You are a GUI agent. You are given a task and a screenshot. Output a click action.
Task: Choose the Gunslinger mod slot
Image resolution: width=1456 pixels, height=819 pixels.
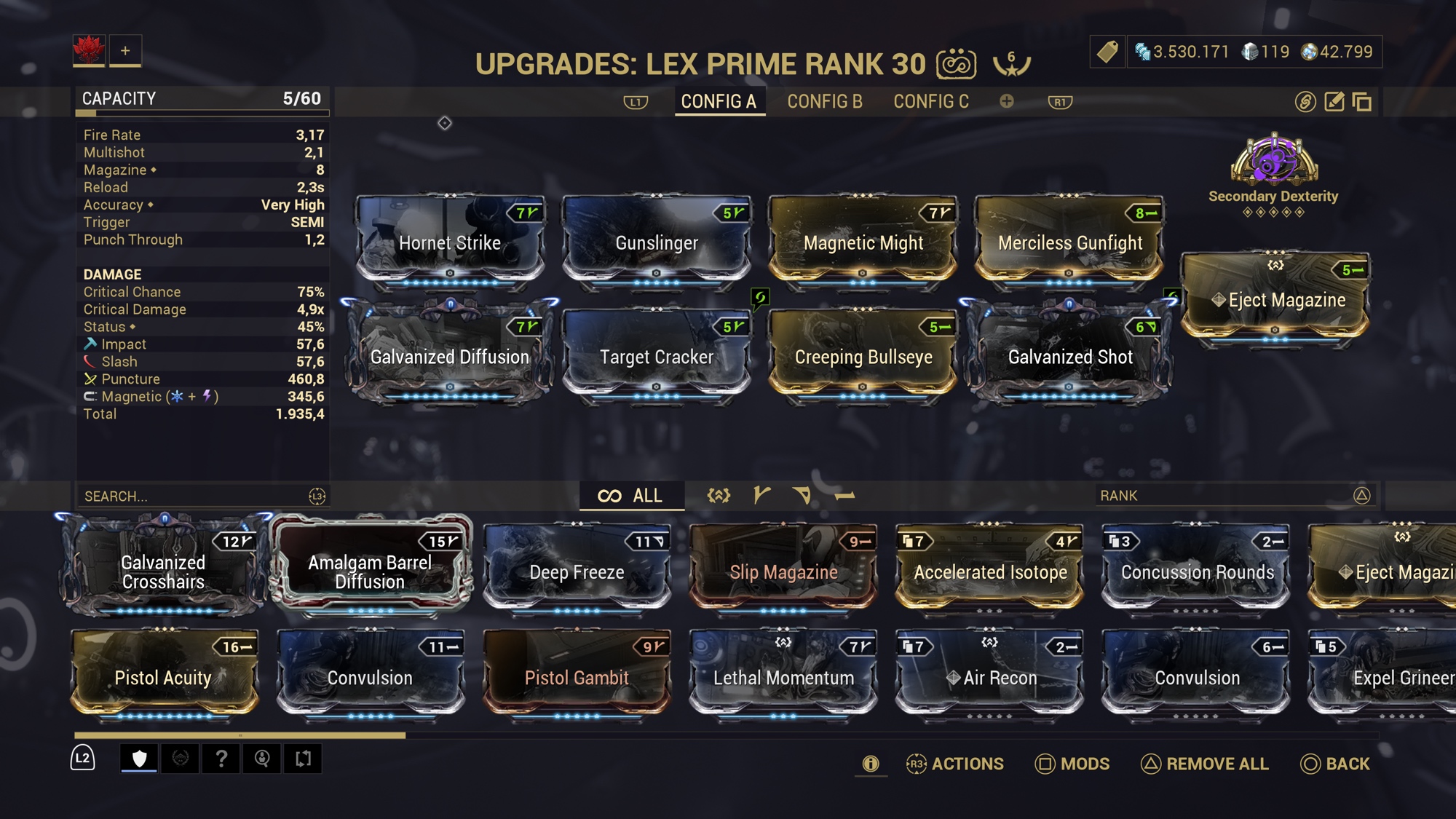(657, 239)
